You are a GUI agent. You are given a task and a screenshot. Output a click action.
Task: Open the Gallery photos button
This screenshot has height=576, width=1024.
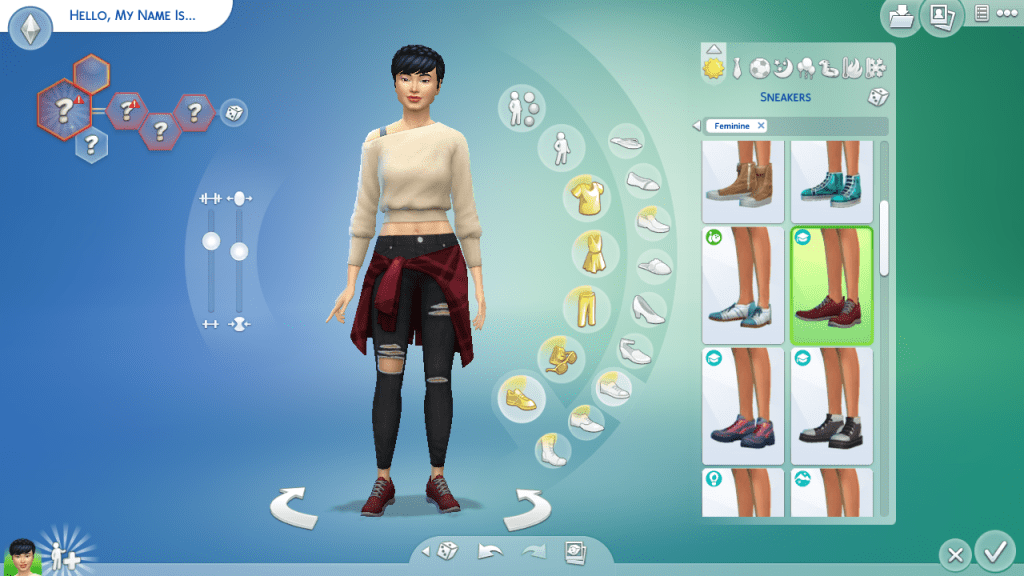coord(941,17)
